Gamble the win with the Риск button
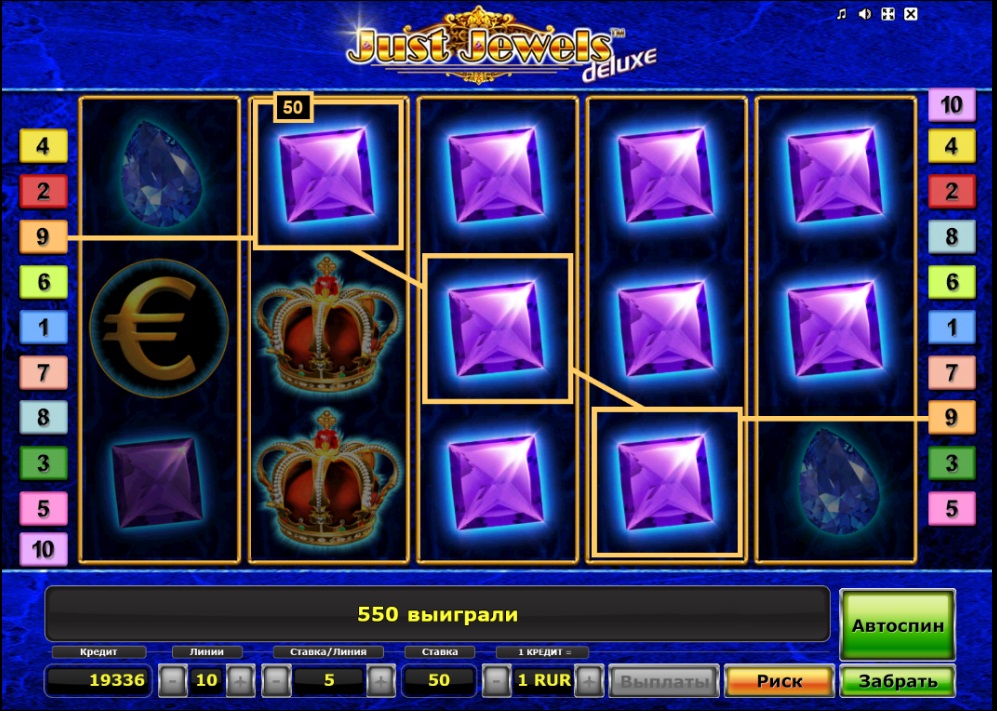The width and height of the screenshot is (997, 711). point(779,681)
